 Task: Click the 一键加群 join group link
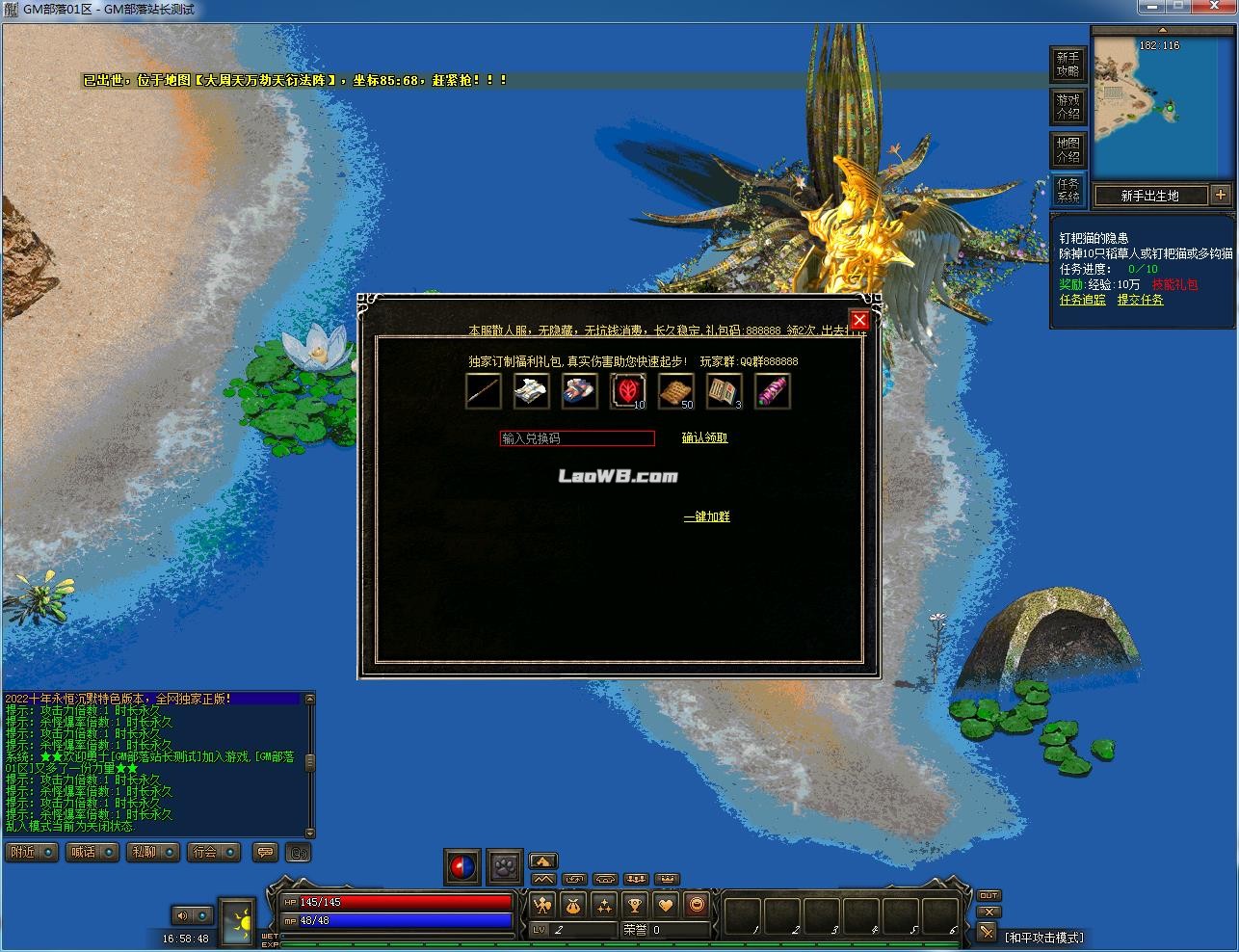coord(706,517)
